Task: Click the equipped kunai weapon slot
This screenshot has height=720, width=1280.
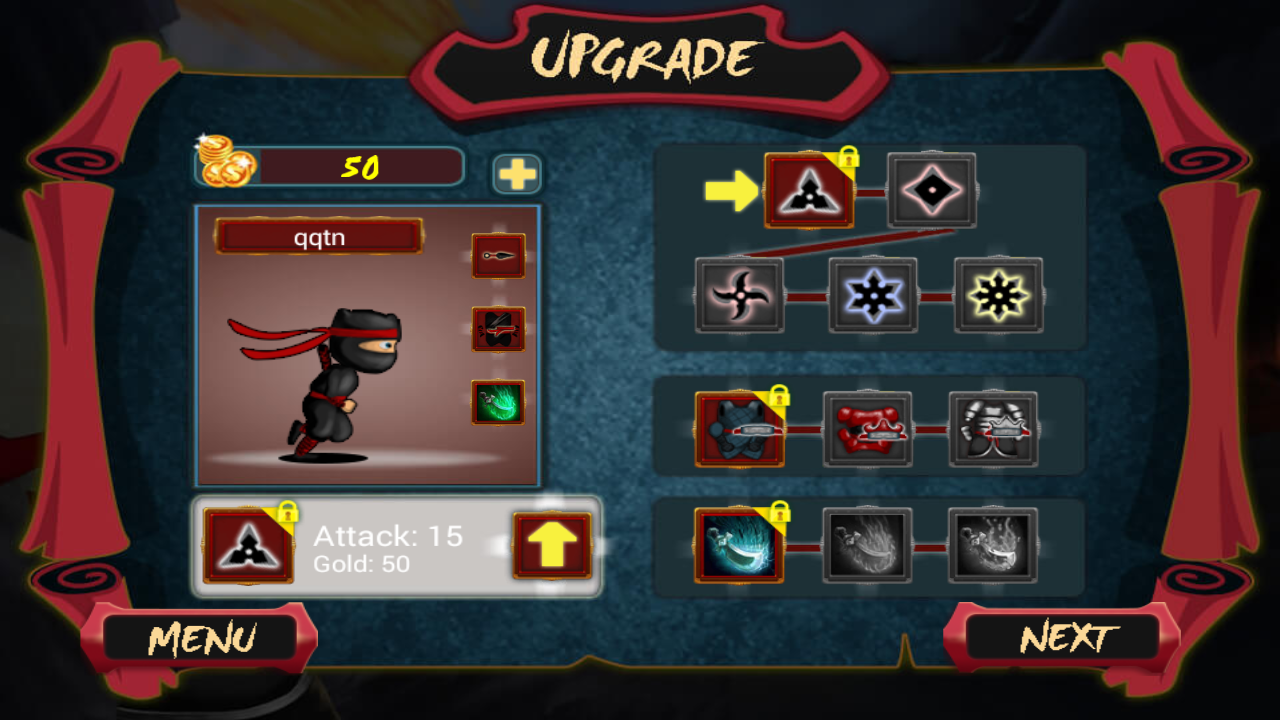Action: click(x=498, y=256)
